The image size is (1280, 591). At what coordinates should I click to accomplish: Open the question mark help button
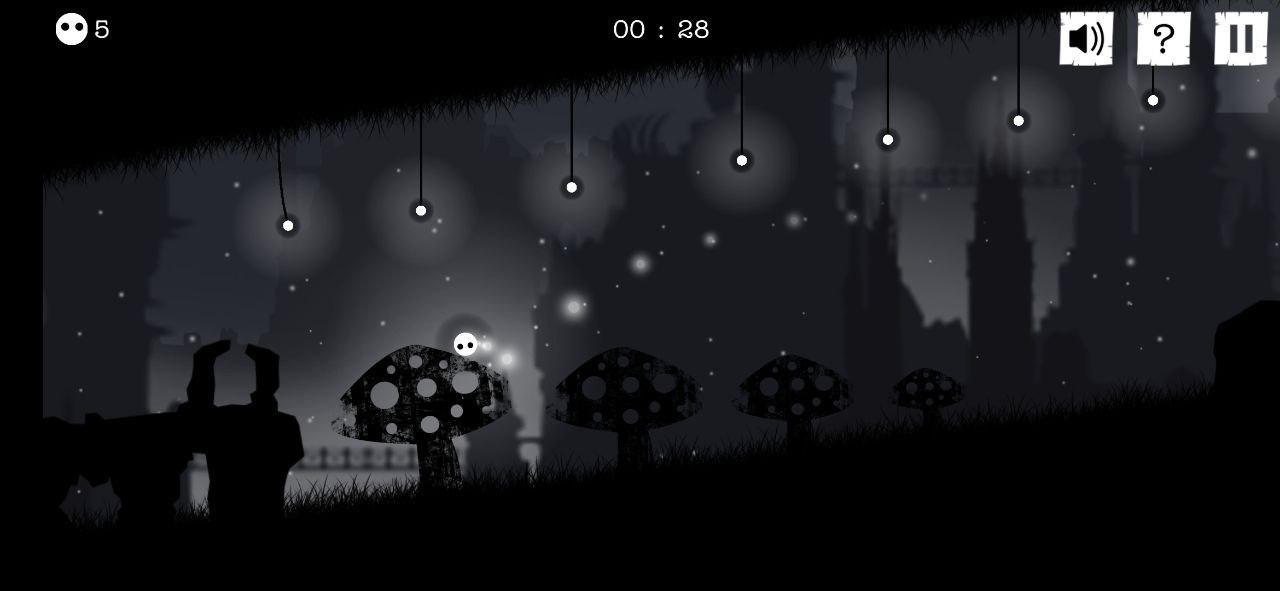(x=1163, y=39)
